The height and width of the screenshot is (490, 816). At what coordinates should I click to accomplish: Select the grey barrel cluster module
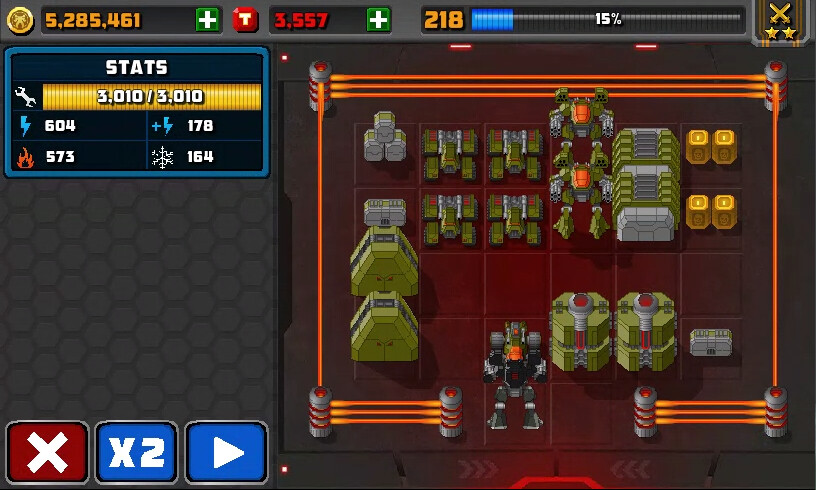[x=385, y=138]
